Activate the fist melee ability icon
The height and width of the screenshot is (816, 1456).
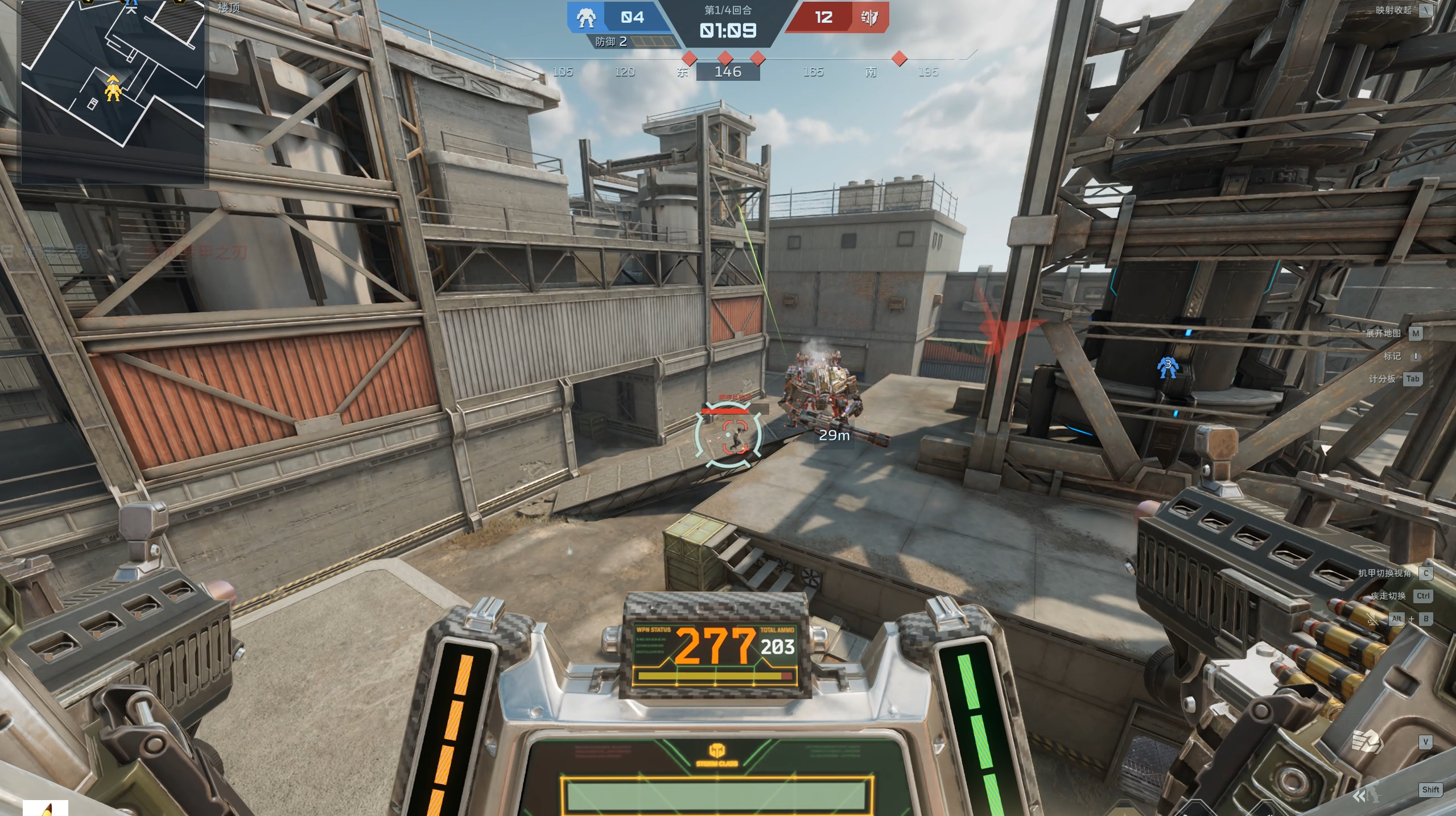tap(1367, 741)
